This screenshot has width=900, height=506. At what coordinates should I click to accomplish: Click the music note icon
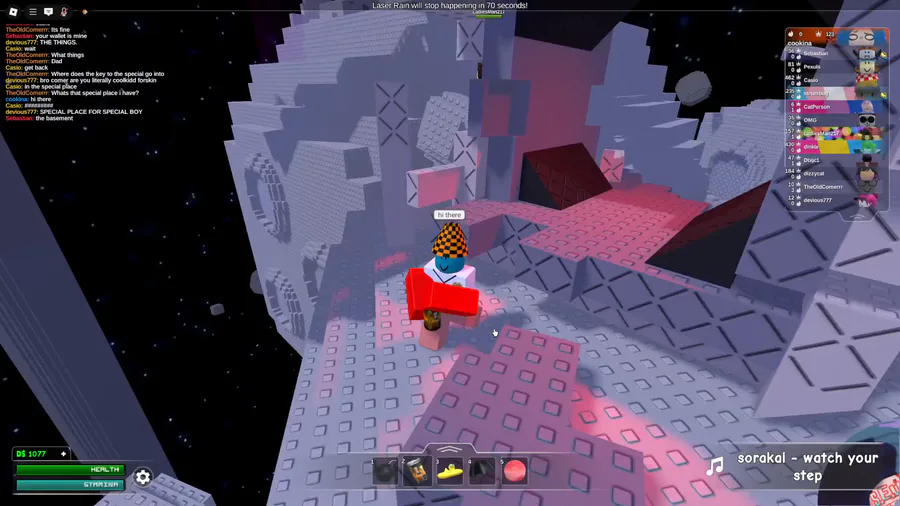tap(715, 467)
